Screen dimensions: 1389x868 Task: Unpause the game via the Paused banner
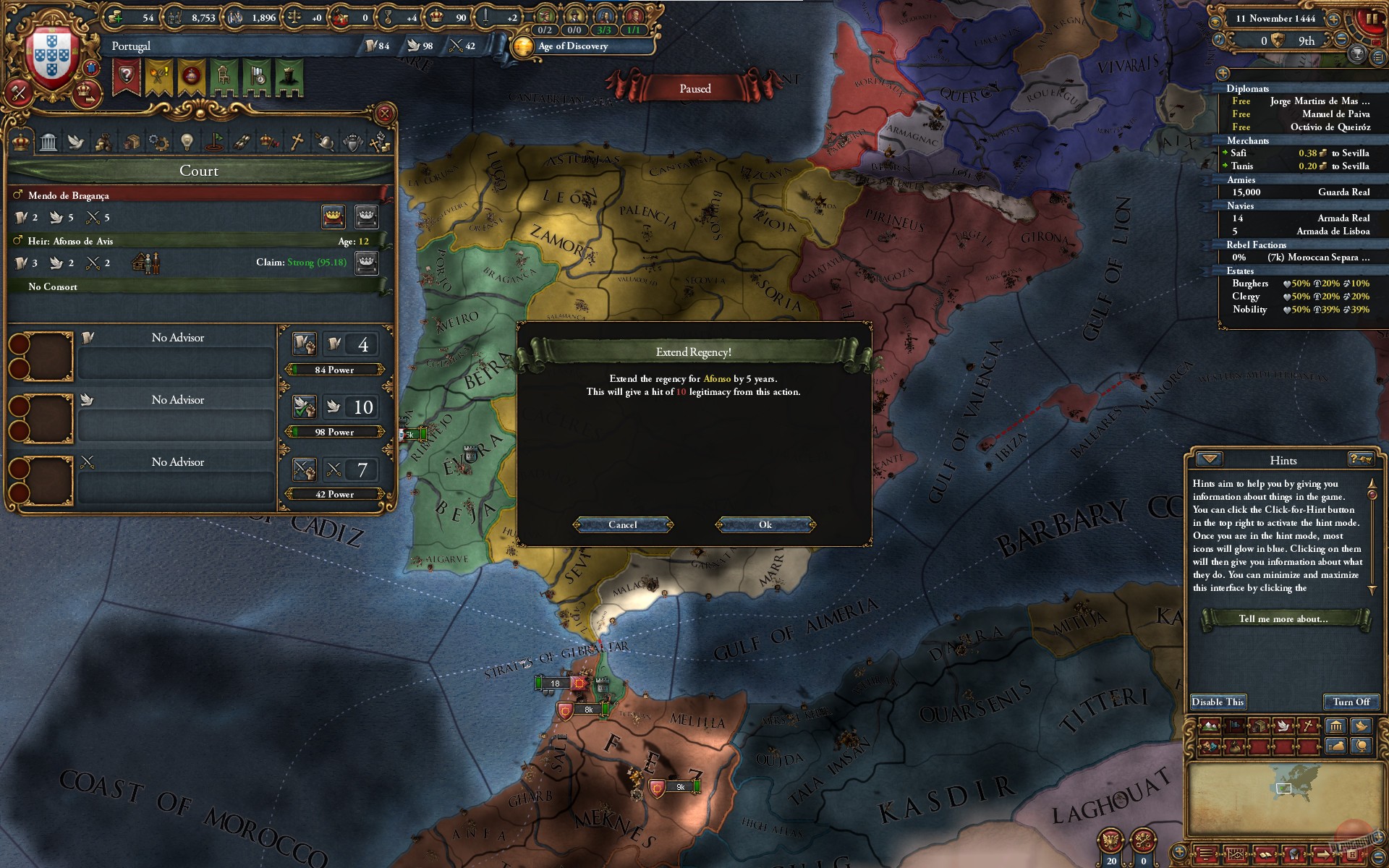tap(693, 88)
